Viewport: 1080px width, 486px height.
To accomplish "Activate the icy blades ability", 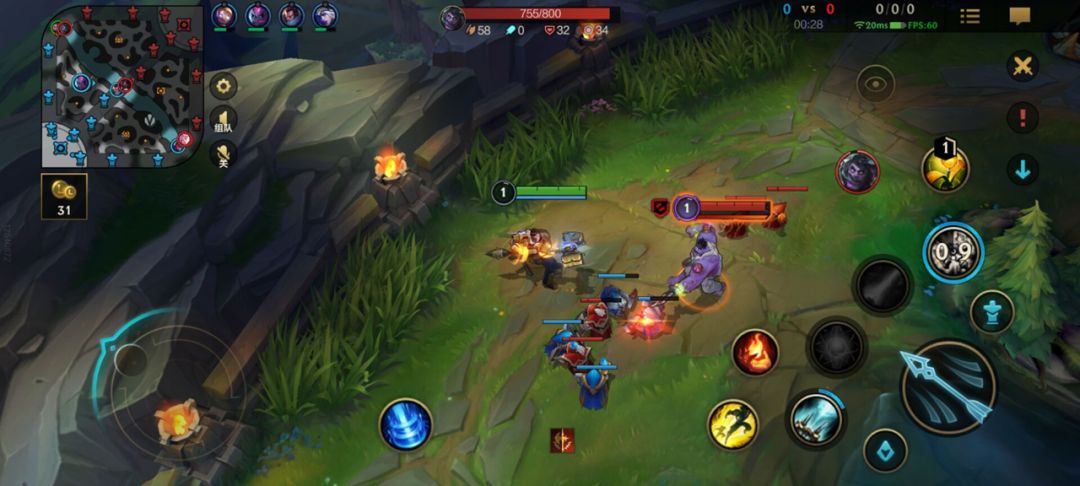I will [815, 418].
